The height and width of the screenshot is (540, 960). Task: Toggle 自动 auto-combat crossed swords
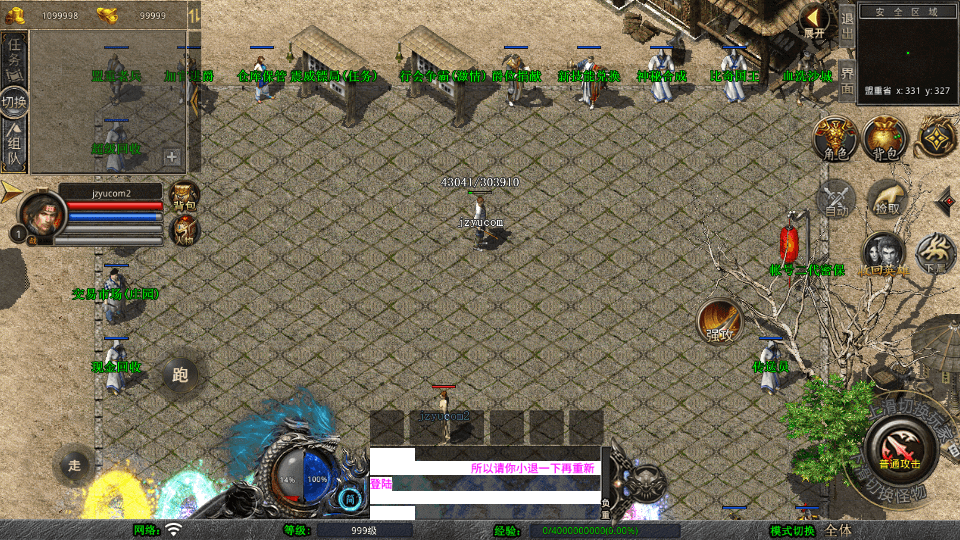pos(837,198)
